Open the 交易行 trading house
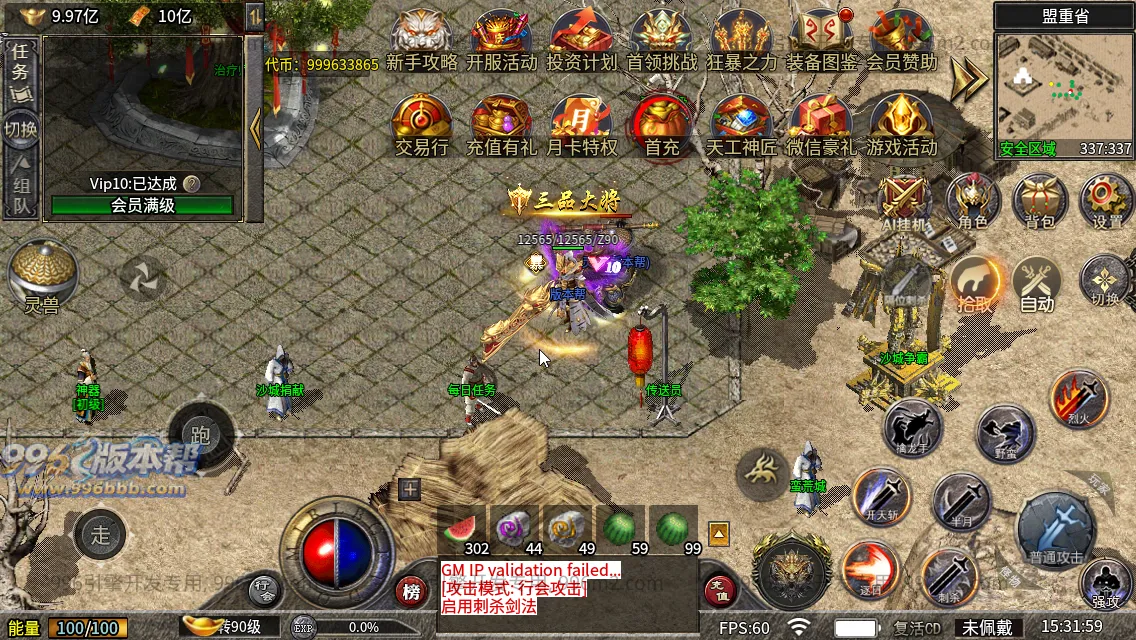The image size is (1136, 640). [x=421, y=125]
